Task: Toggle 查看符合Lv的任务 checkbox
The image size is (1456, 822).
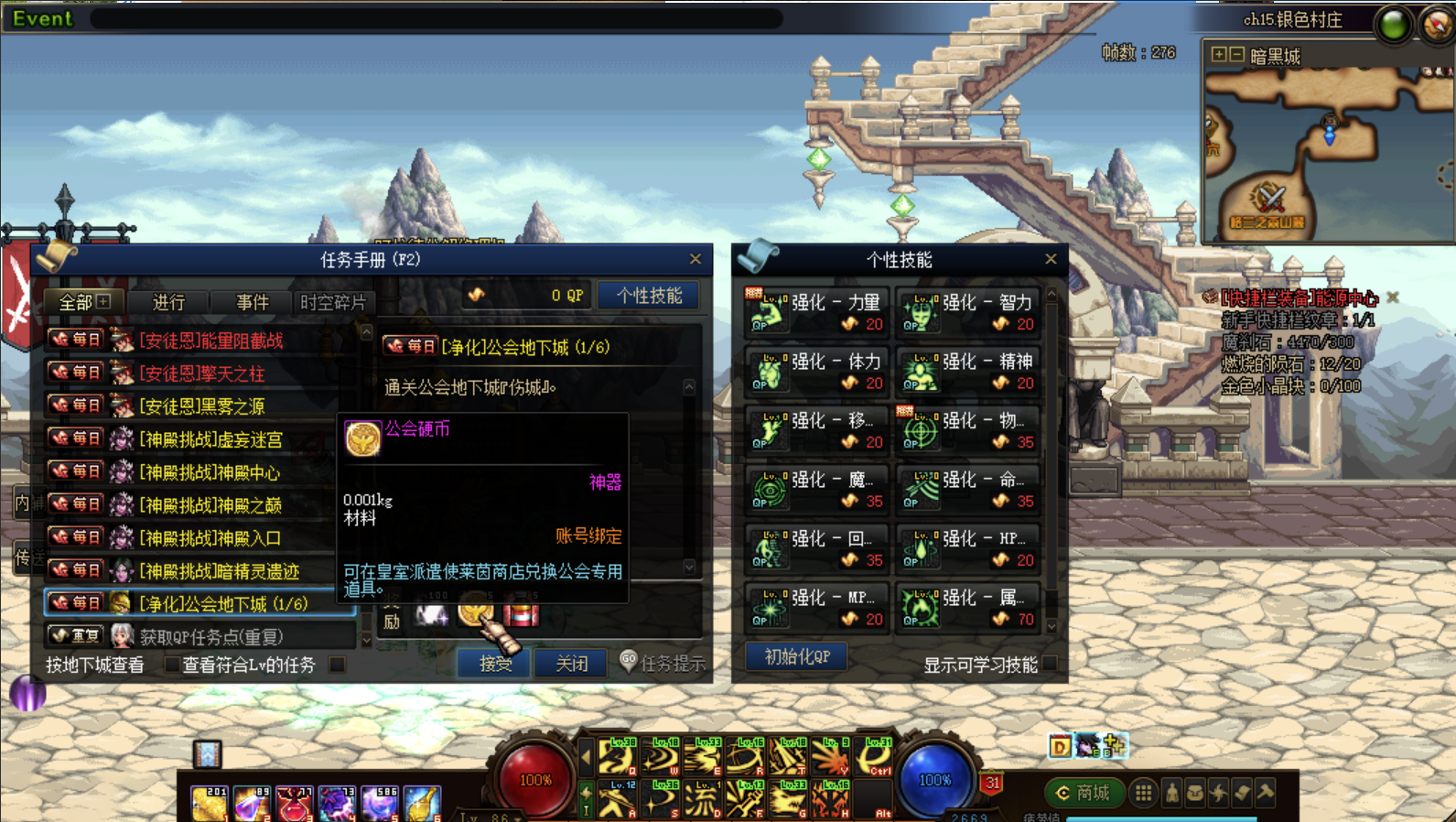Action: (x=338, y=665)
